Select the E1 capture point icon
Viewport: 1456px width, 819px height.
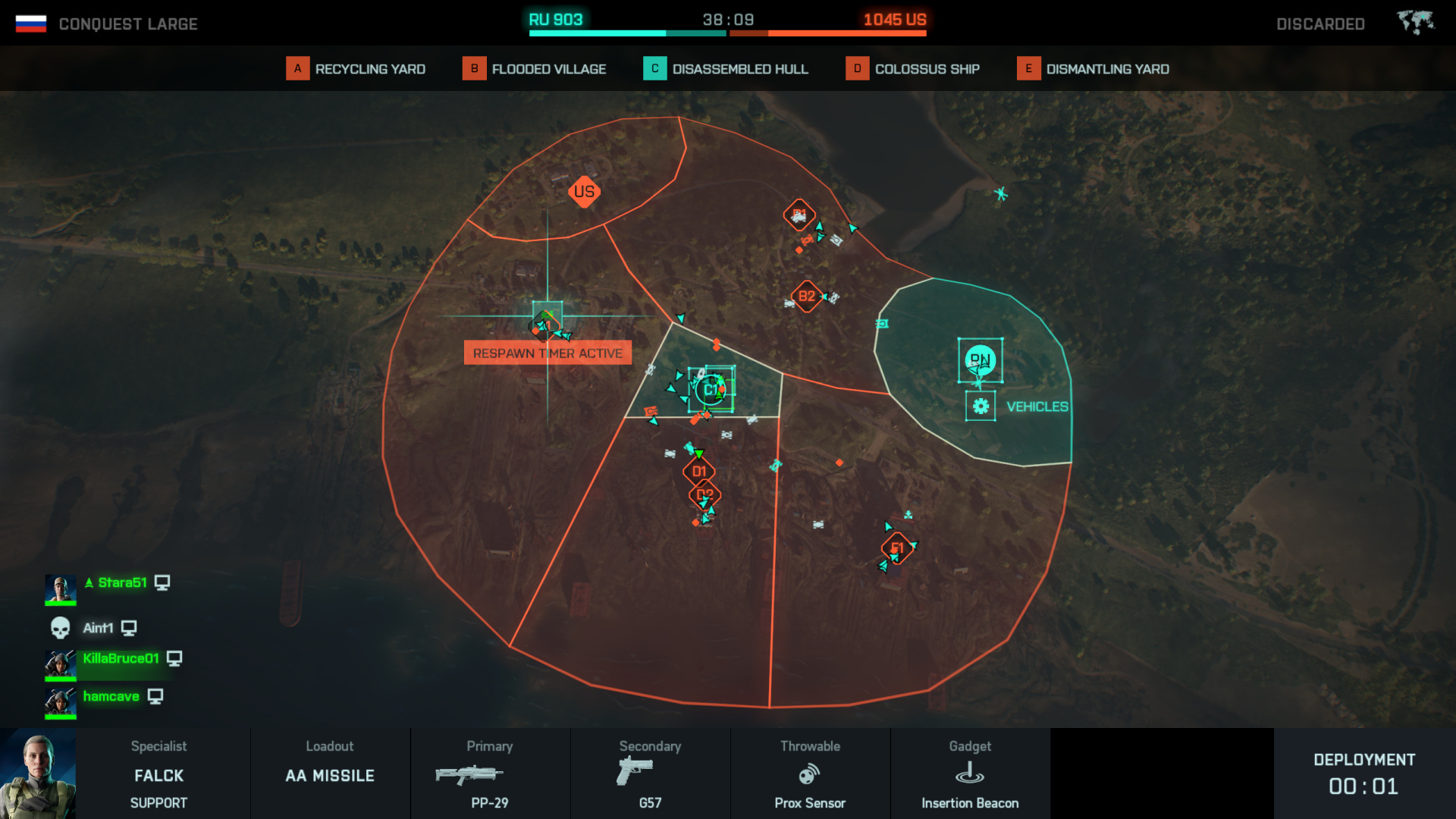pos(898,546)
